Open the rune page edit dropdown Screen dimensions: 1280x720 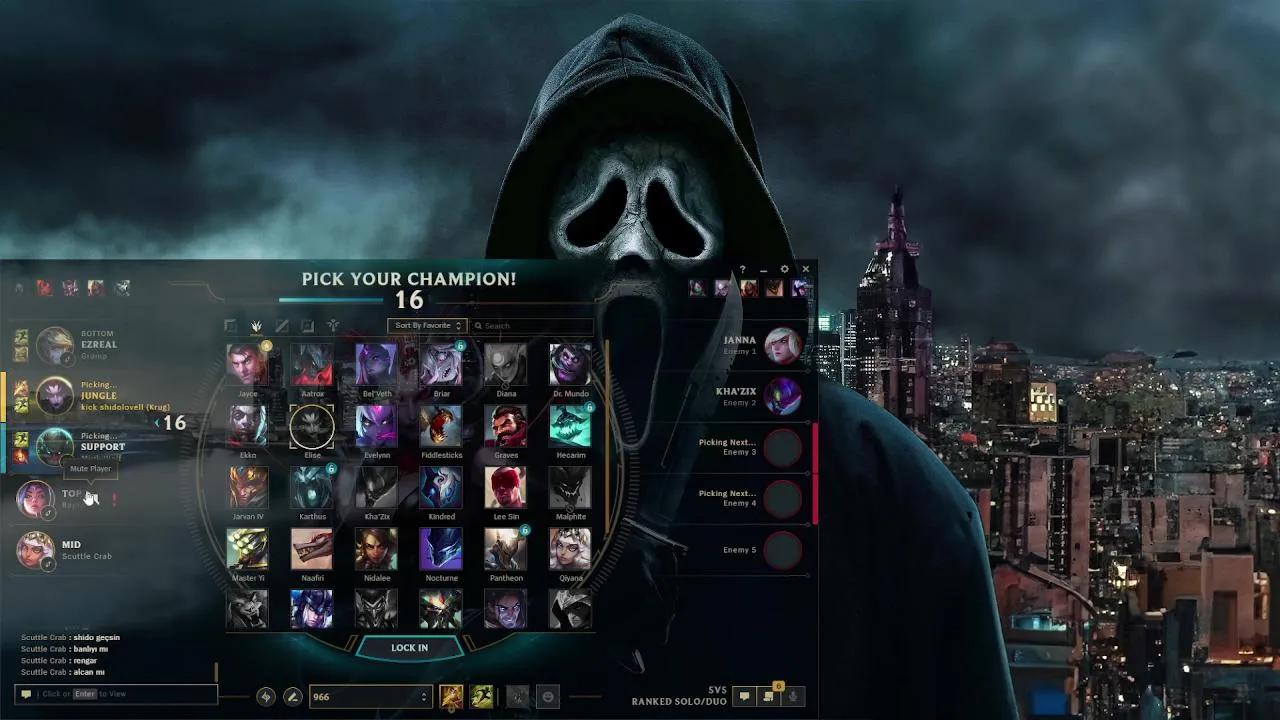pos(292,694)
